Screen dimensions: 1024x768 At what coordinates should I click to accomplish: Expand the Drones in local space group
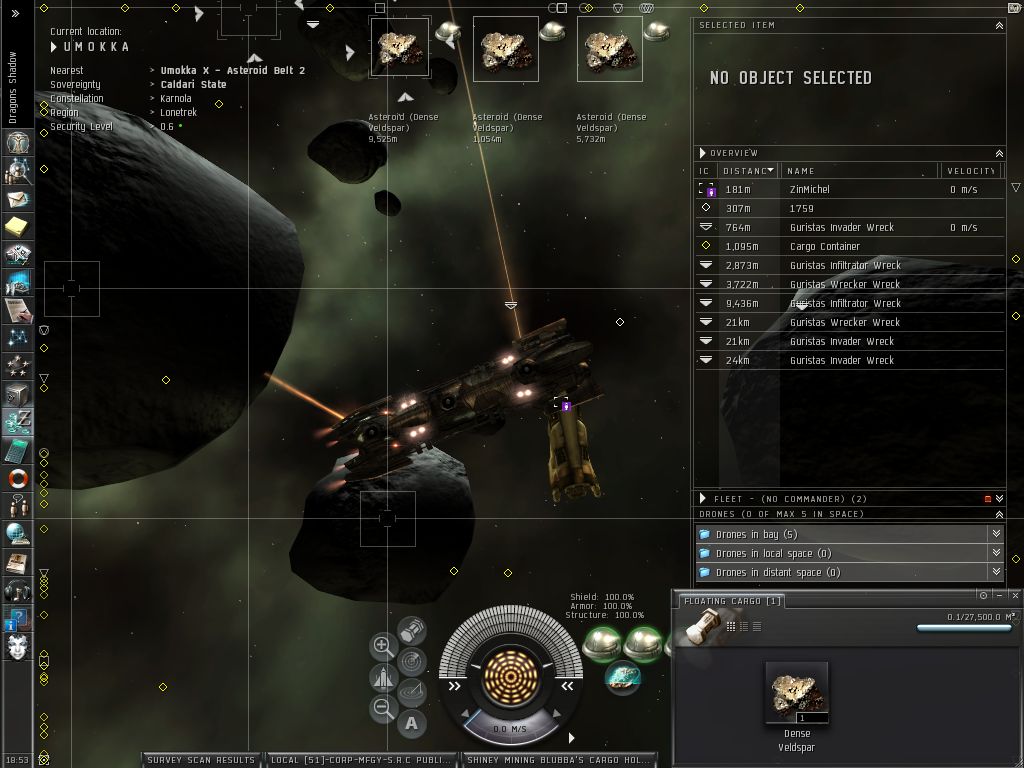click(996, 553)
